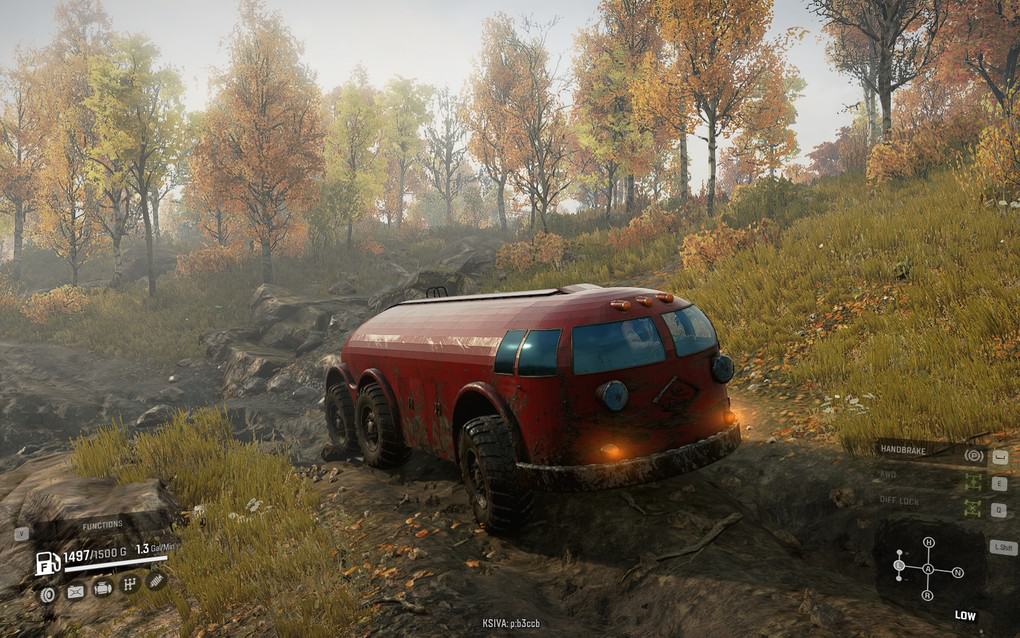Toggle the AWD drivetrain icon
The height and width of the screenshot is (638, 1020).
click(973, 482)
